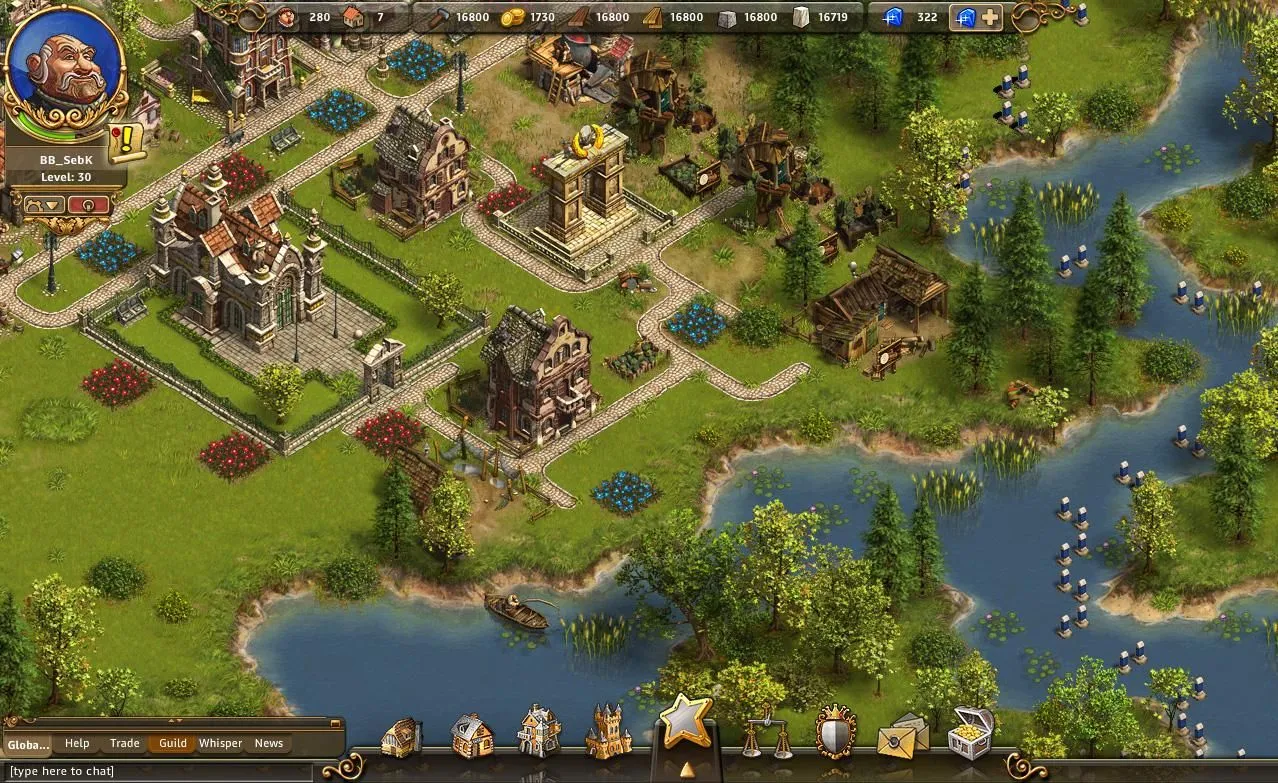This screenshot has height=783, width=1278.
Task: Open the stone-roof cottage building menu
Action: (x=471, y=737)
